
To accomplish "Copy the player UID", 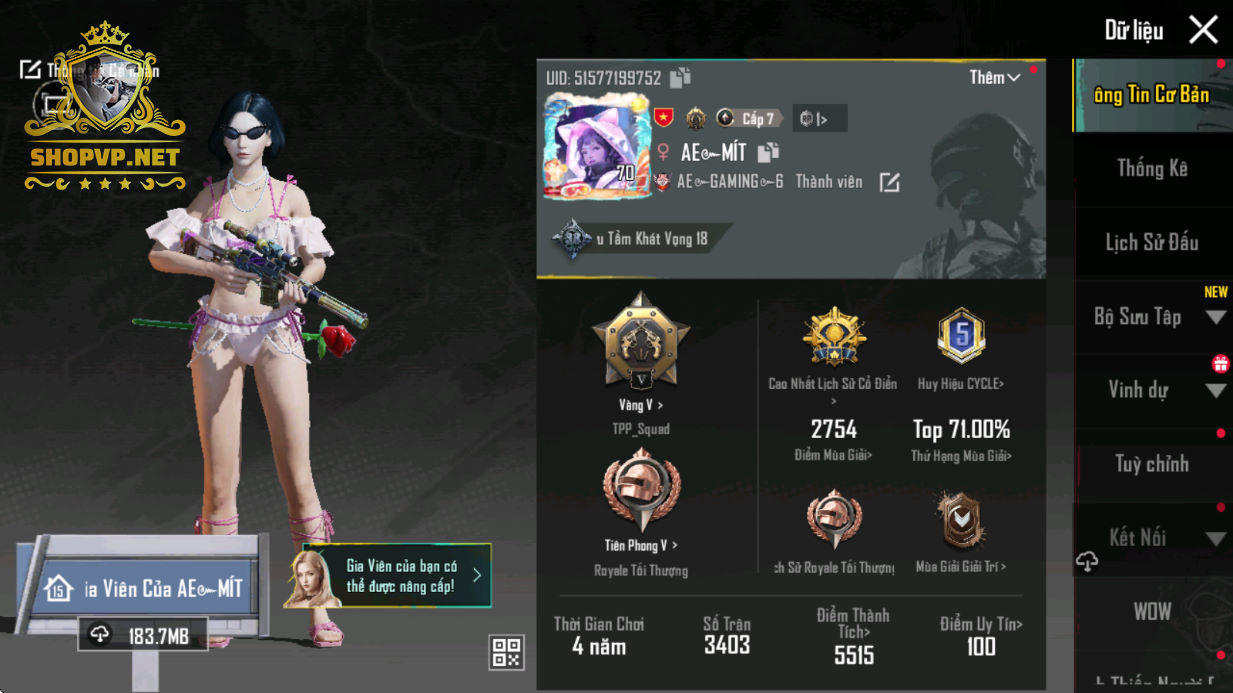I will [x=680, y=78].
